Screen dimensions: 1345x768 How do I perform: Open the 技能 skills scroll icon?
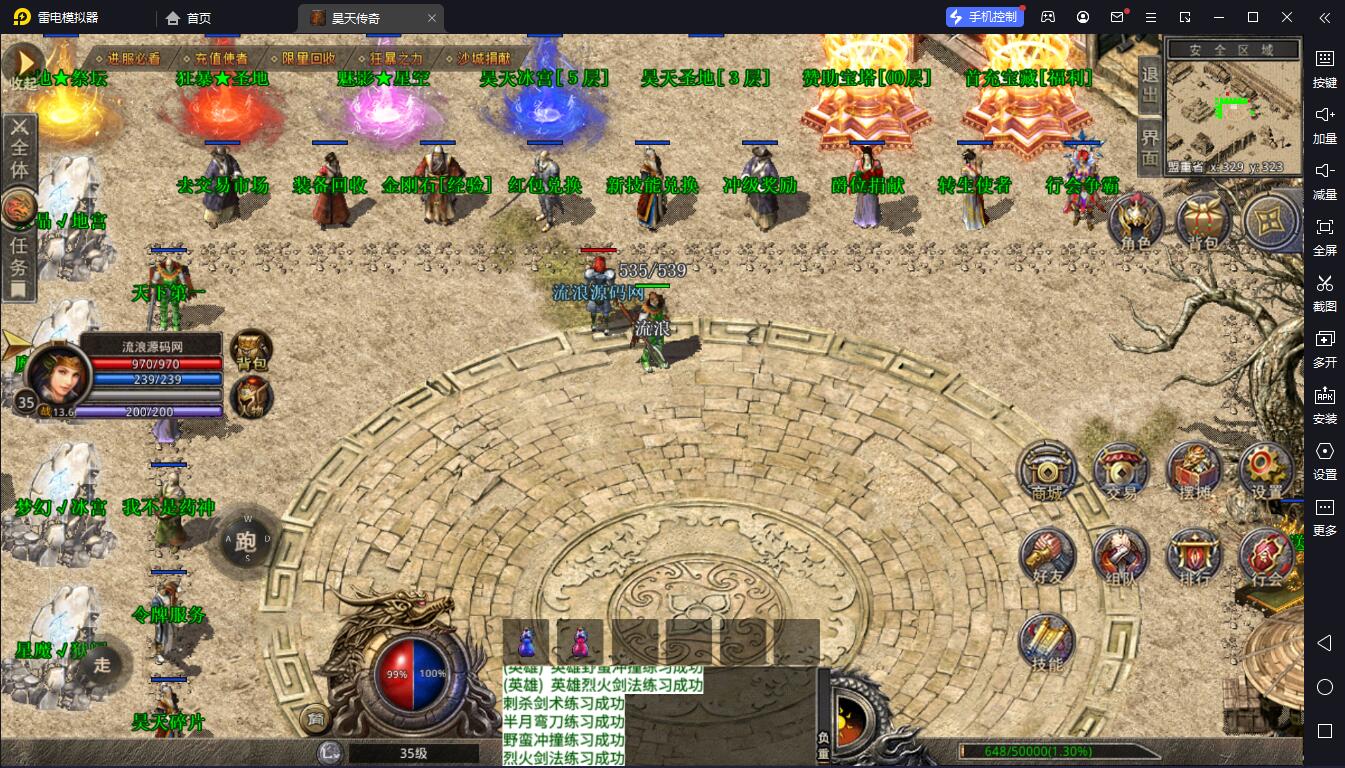point(1047,641)
